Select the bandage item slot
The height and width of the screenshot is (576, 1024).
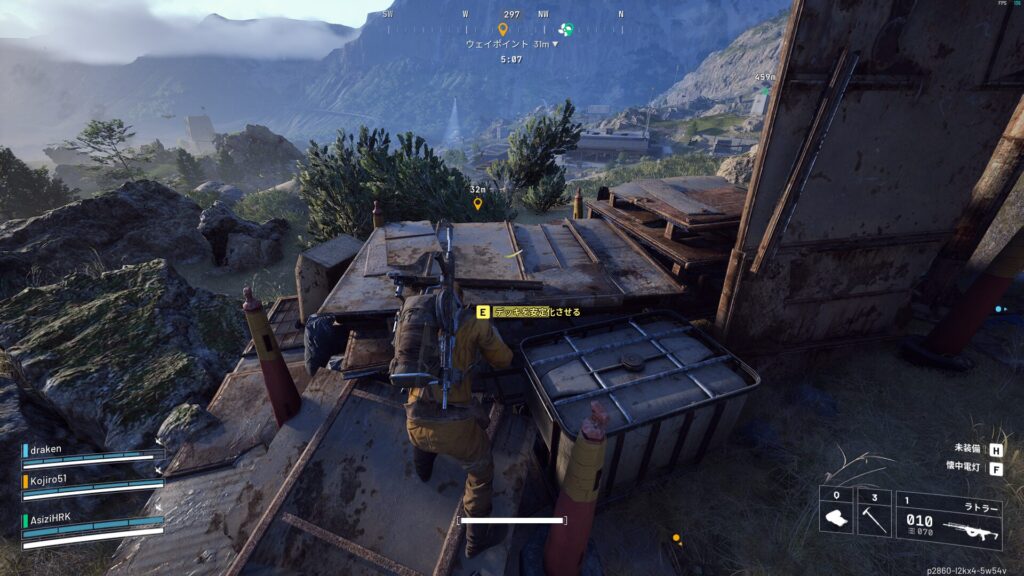pyautogui.click(x=836, y=511)
